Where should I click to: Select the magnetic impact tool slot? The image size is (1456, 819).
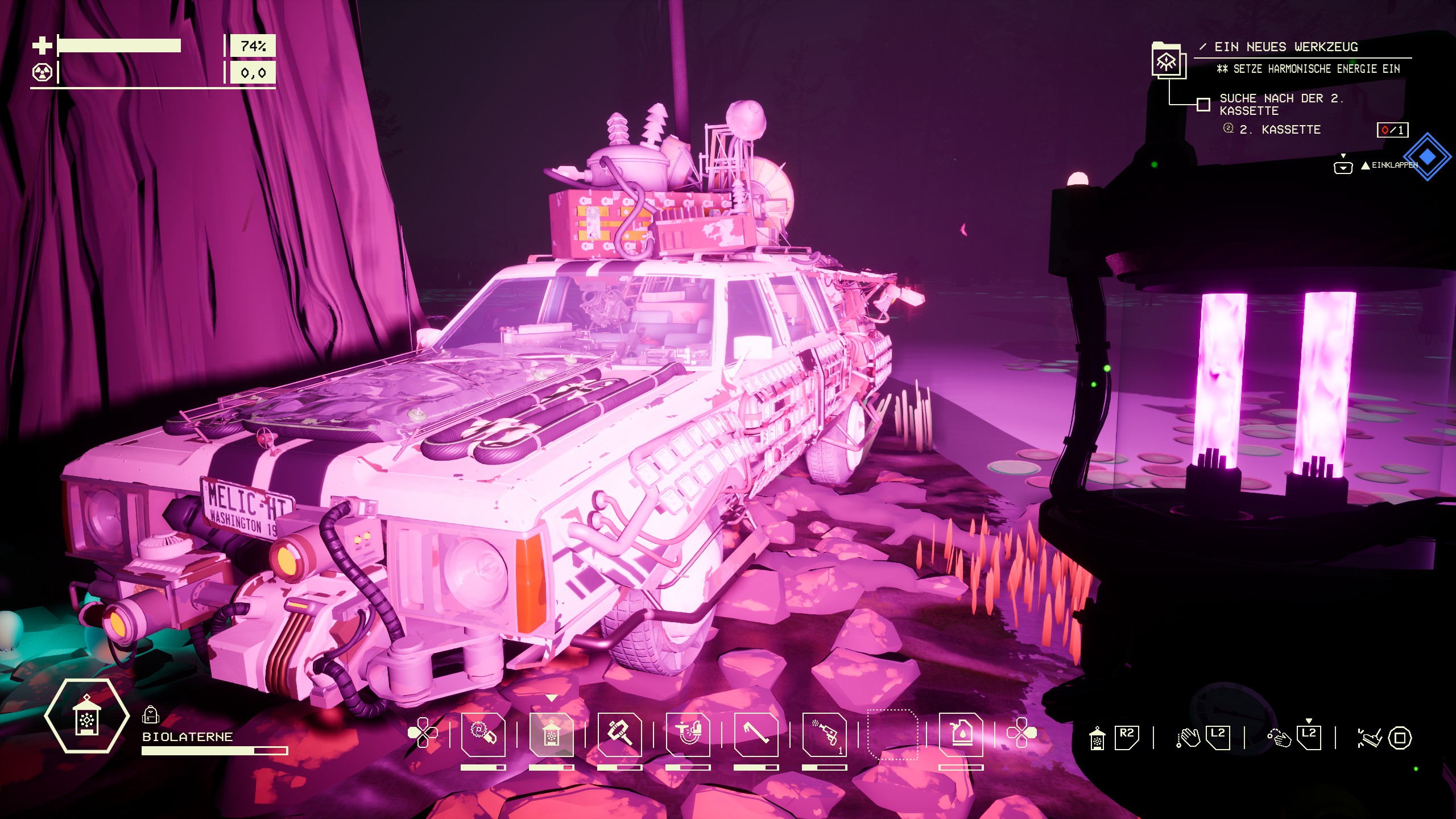688,734
